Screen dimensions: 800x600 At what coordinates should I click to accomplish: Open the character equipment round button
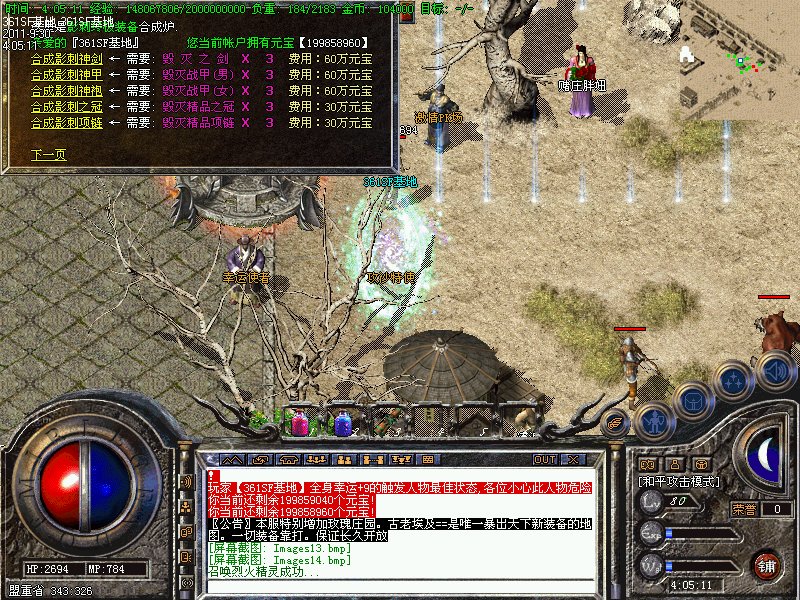[654, 419]
